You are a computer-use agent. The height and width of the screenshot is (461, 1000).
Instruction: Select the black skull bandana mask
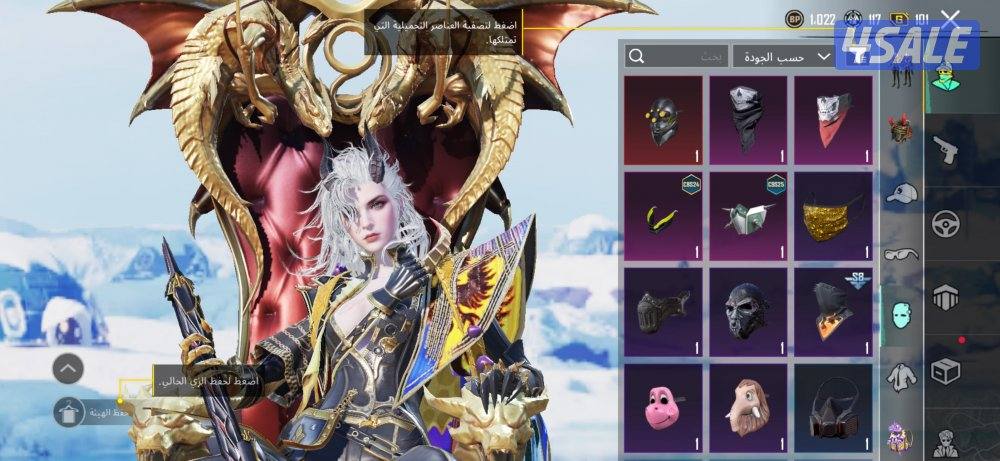[x=748, y=120]
